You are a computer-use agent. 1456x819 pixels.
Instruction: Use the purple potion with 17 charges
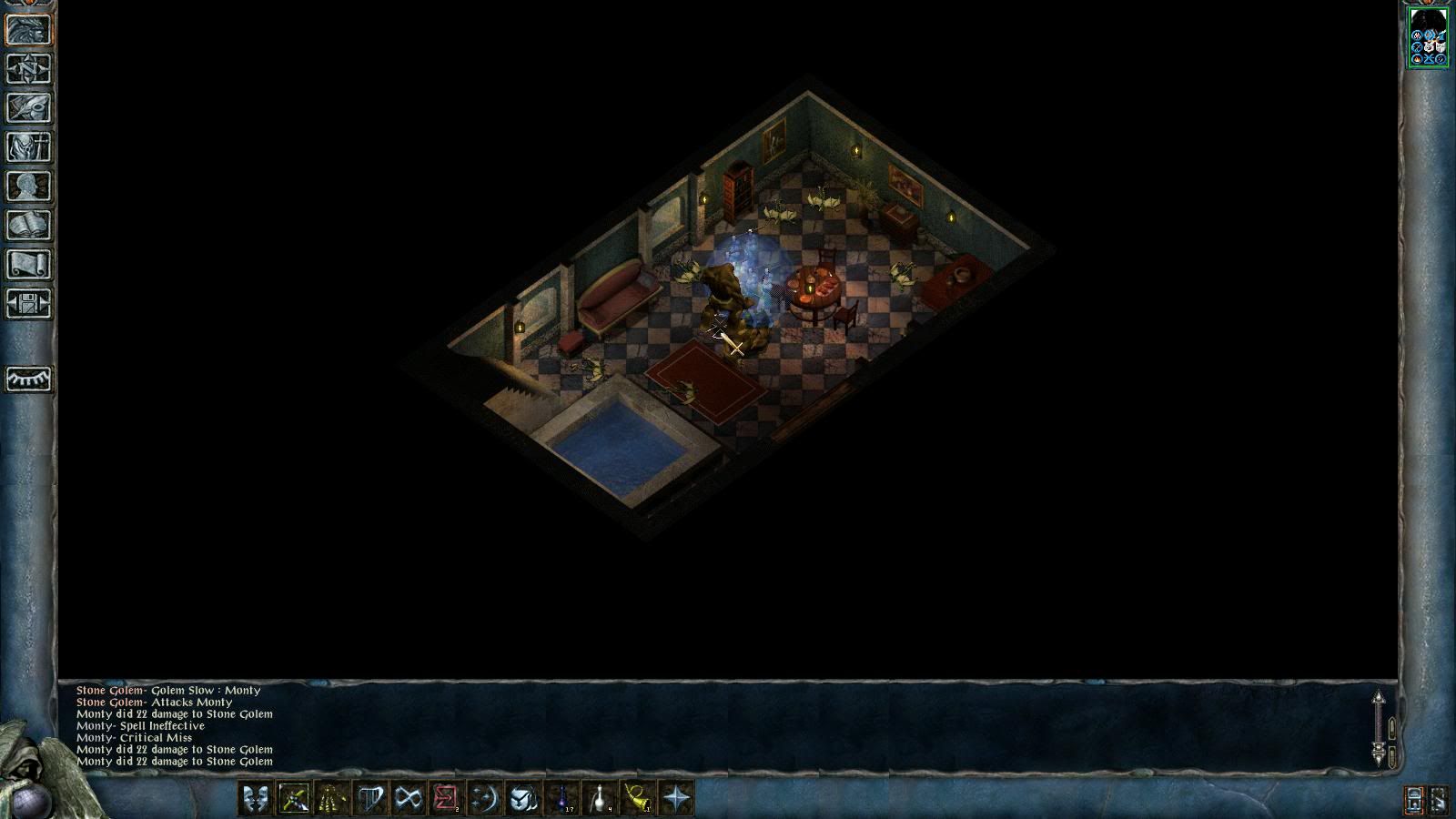(x=561, y=799)
